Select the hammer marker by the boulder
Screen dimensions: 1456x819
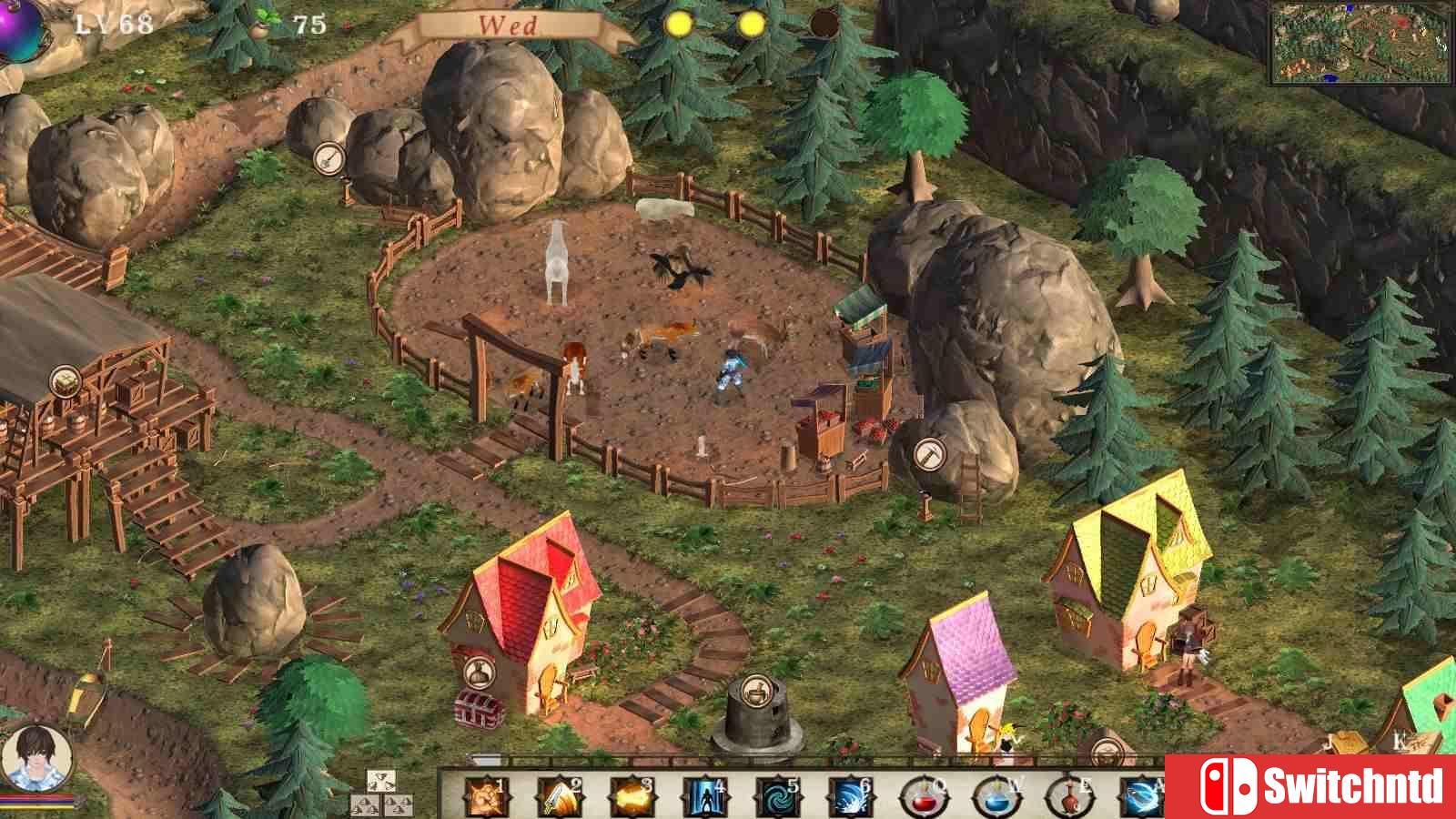pyautogui.click(x=928, y=452)
